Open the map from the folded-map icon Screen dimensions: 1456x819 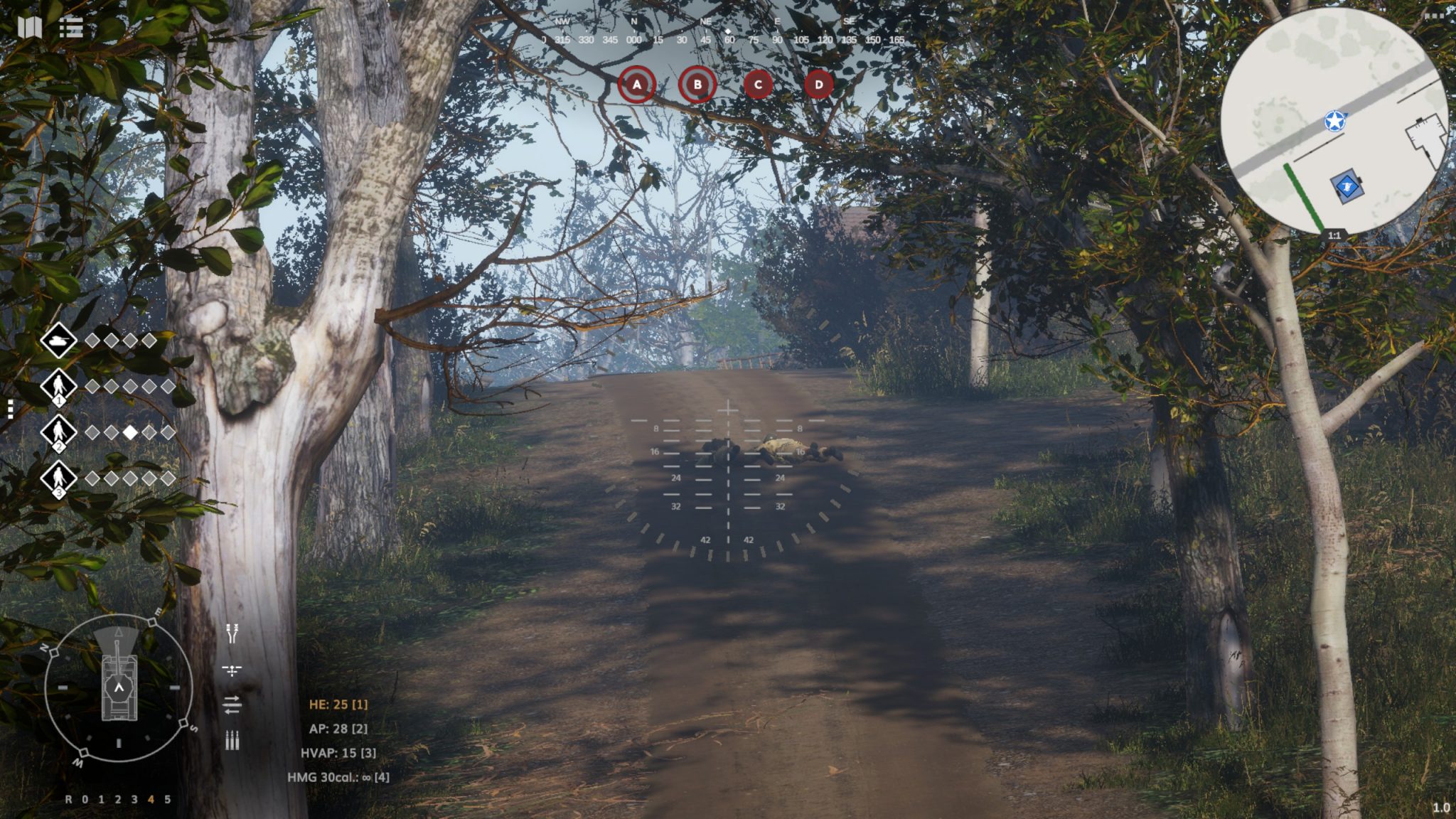click(x=30, y=28)
